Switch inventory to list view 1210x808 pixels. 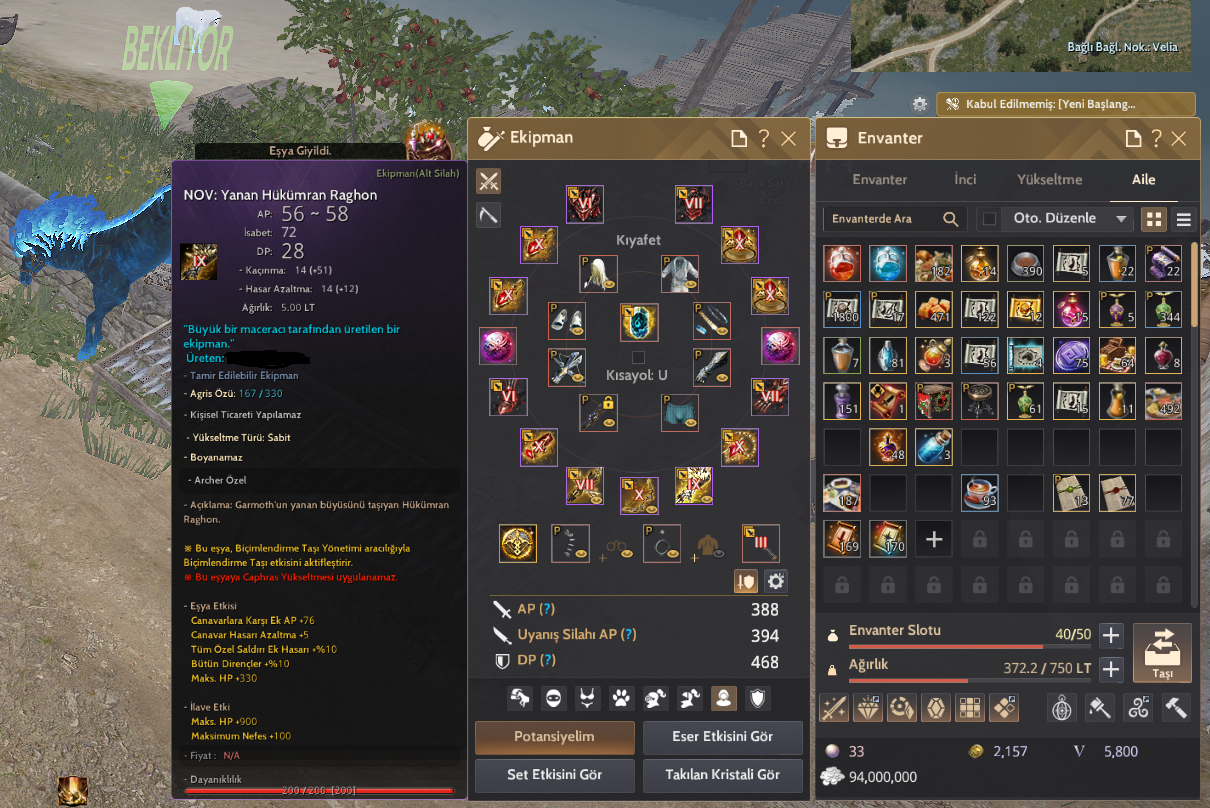pyautogui.click(x=1184, y=219)
